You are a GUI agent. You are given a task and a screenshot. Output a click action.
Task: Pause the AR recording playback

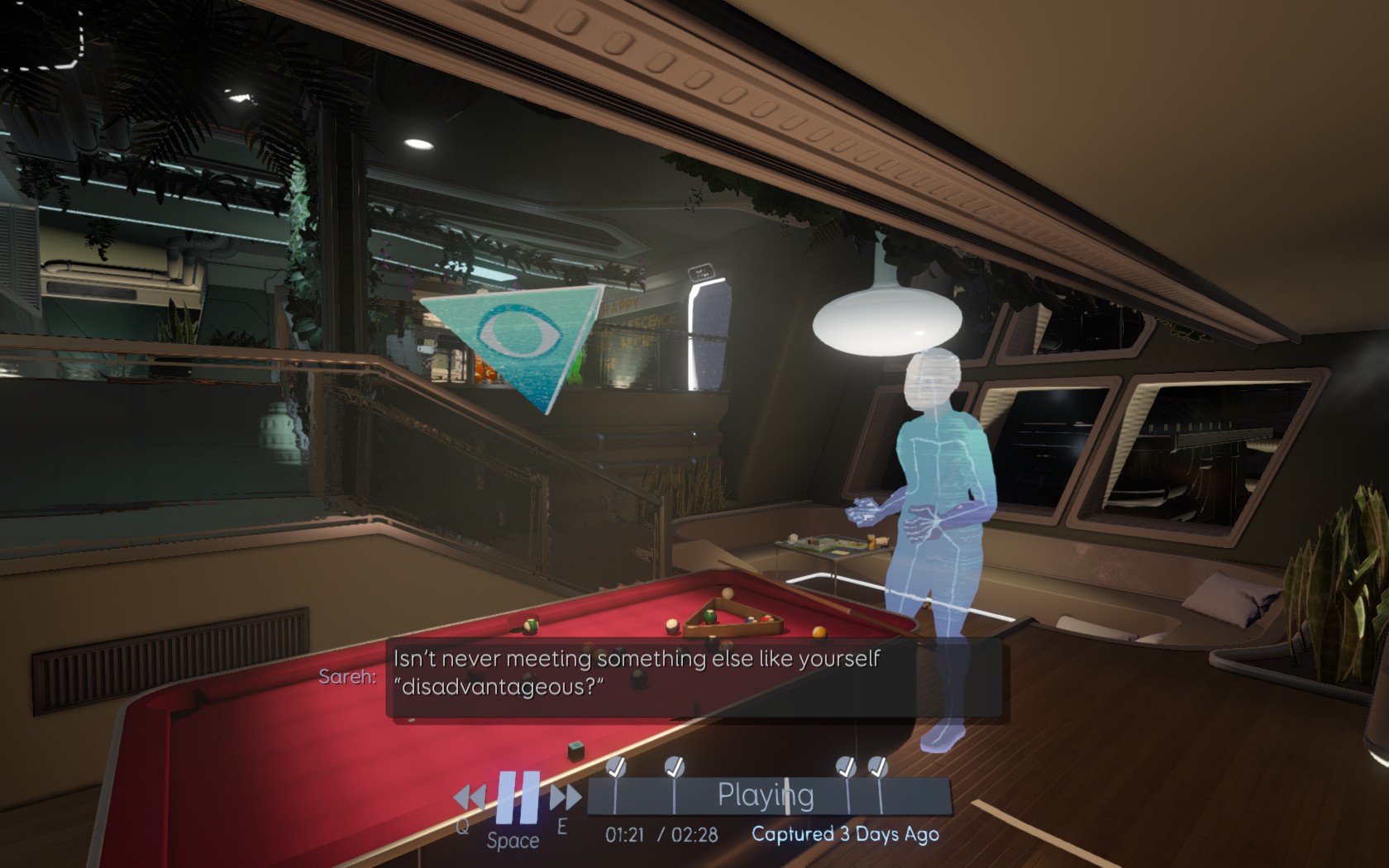point(518,797)
